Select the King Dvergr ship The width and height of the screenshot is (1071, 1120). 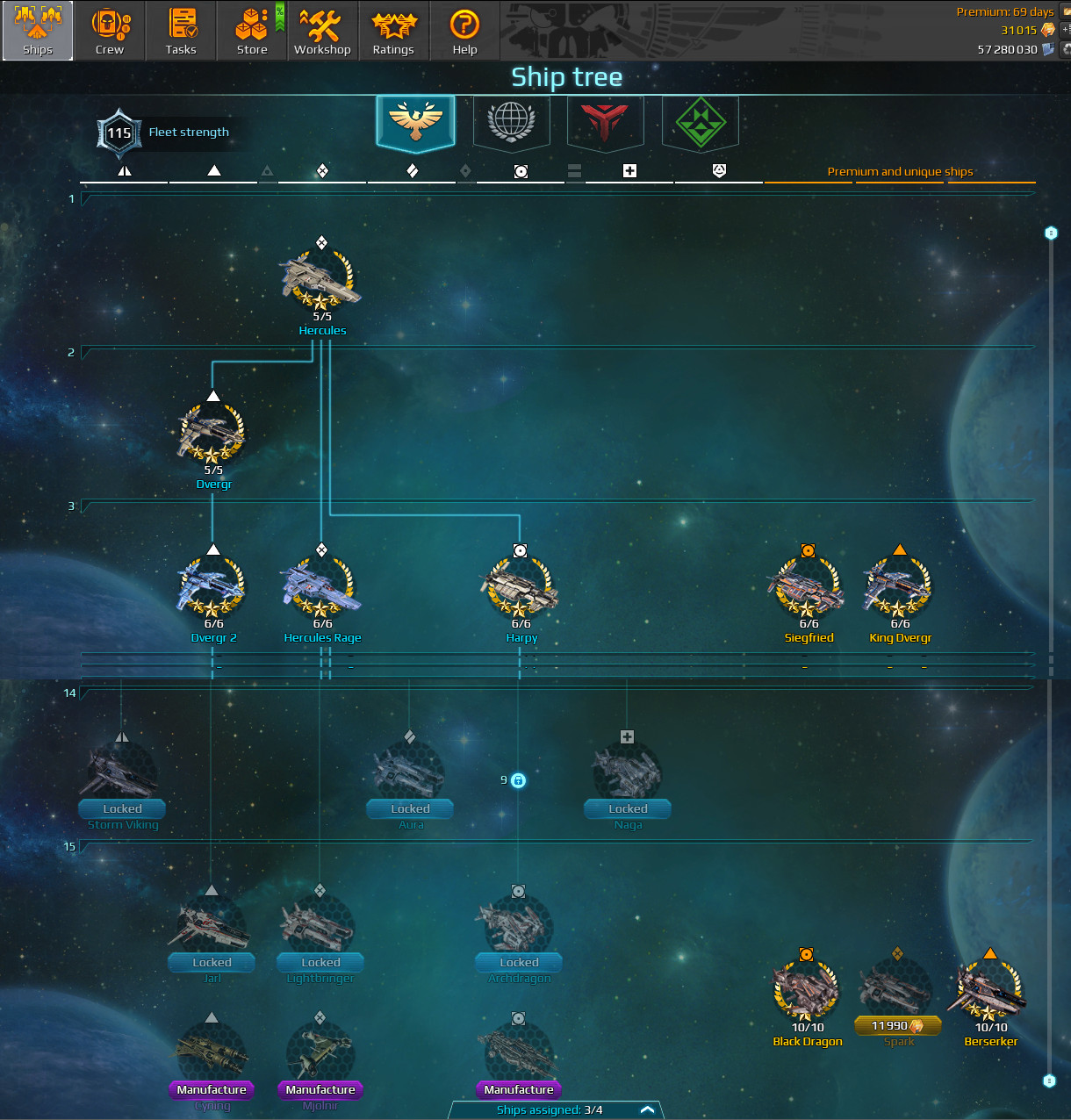[899, 588]
